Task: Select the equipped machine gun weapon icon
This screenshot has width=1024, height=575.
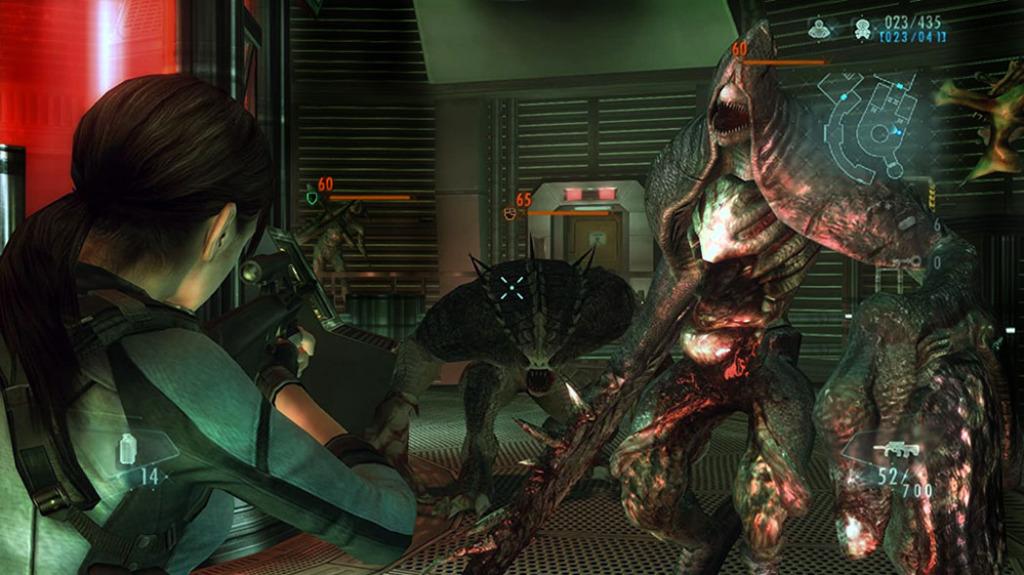Action: [x=895, y=449]
